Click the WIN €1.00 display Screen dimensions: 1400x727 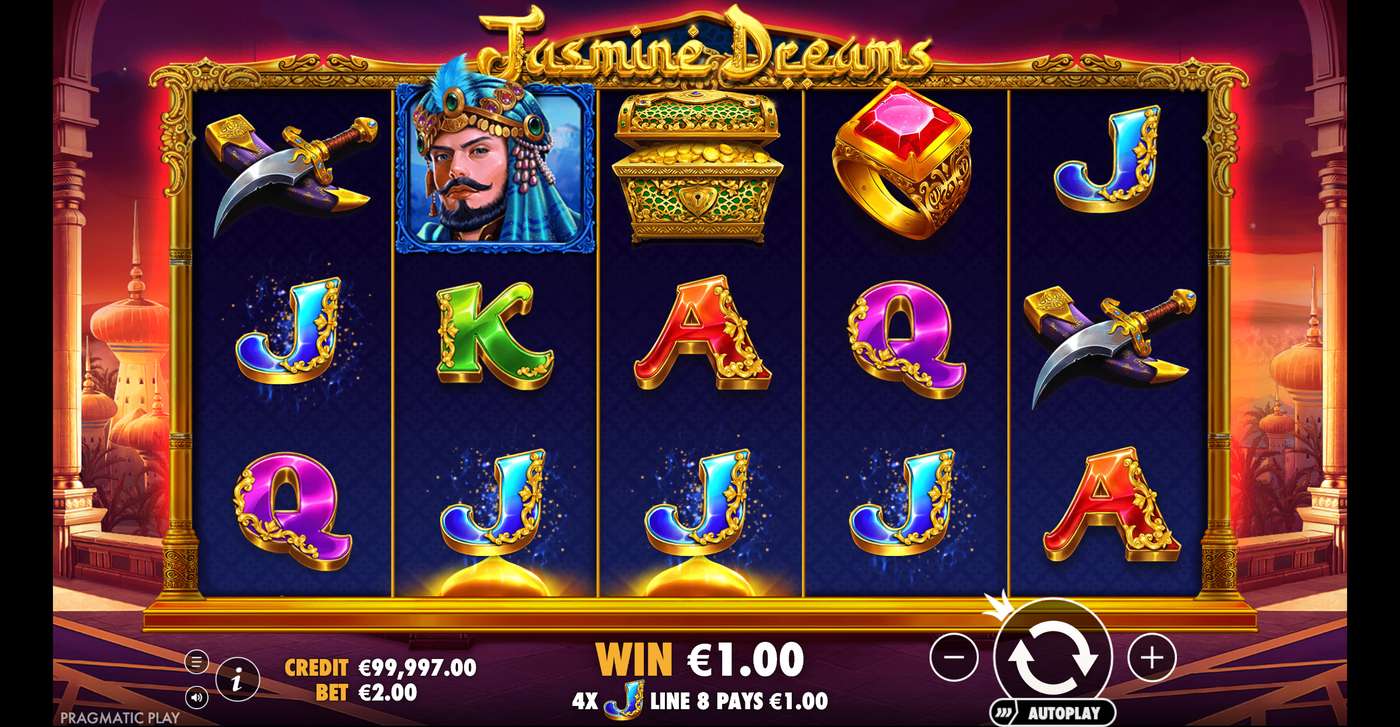(700, 659)
